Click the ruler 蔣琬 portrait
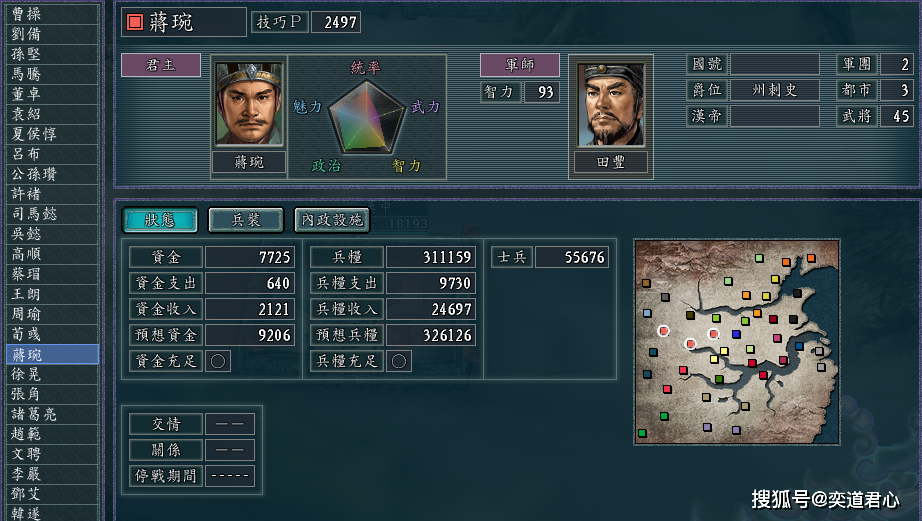922x521 pixels. click(249, 105)
